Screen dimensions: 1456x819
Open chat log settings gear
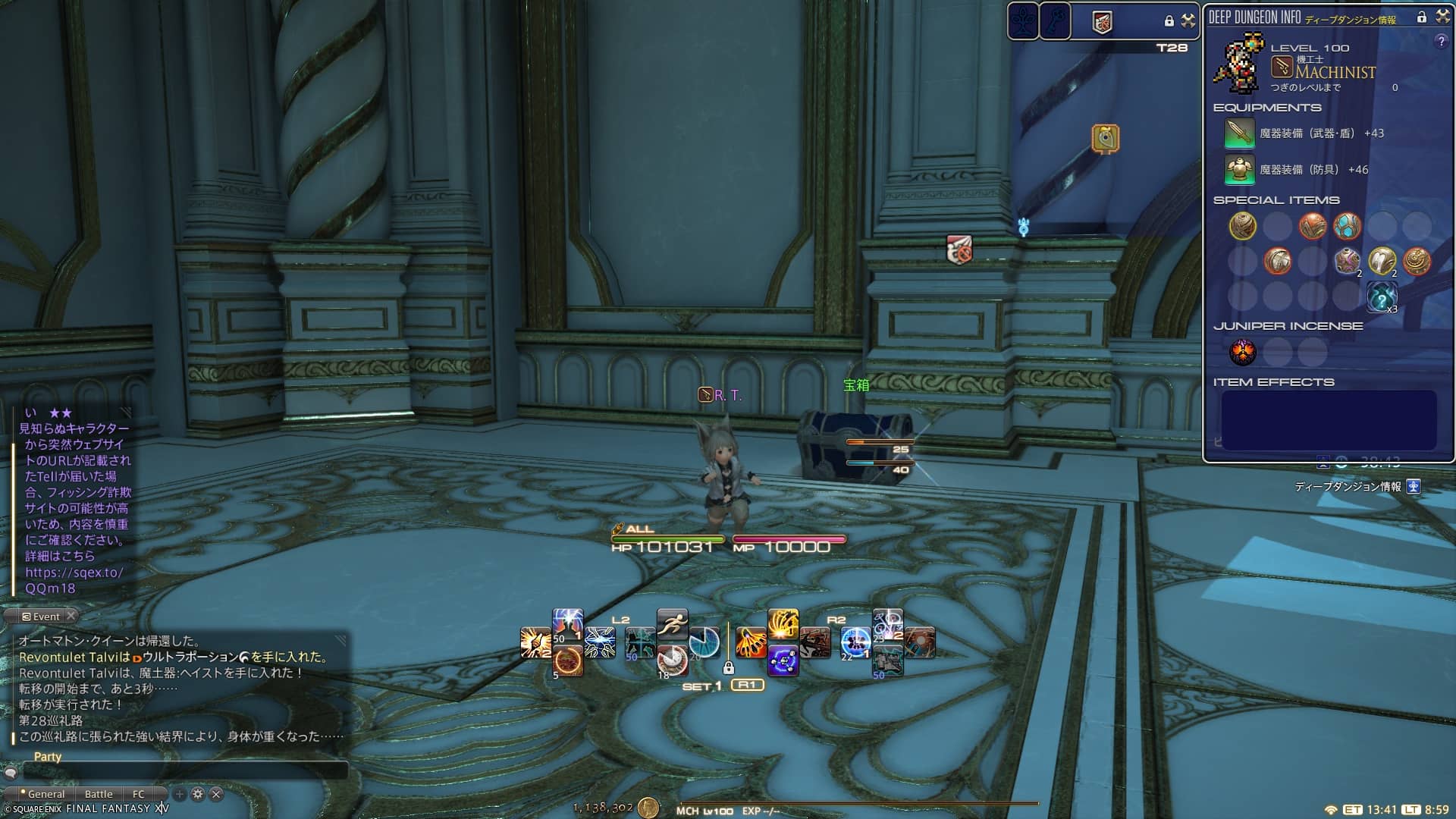(x=198, y=794)
